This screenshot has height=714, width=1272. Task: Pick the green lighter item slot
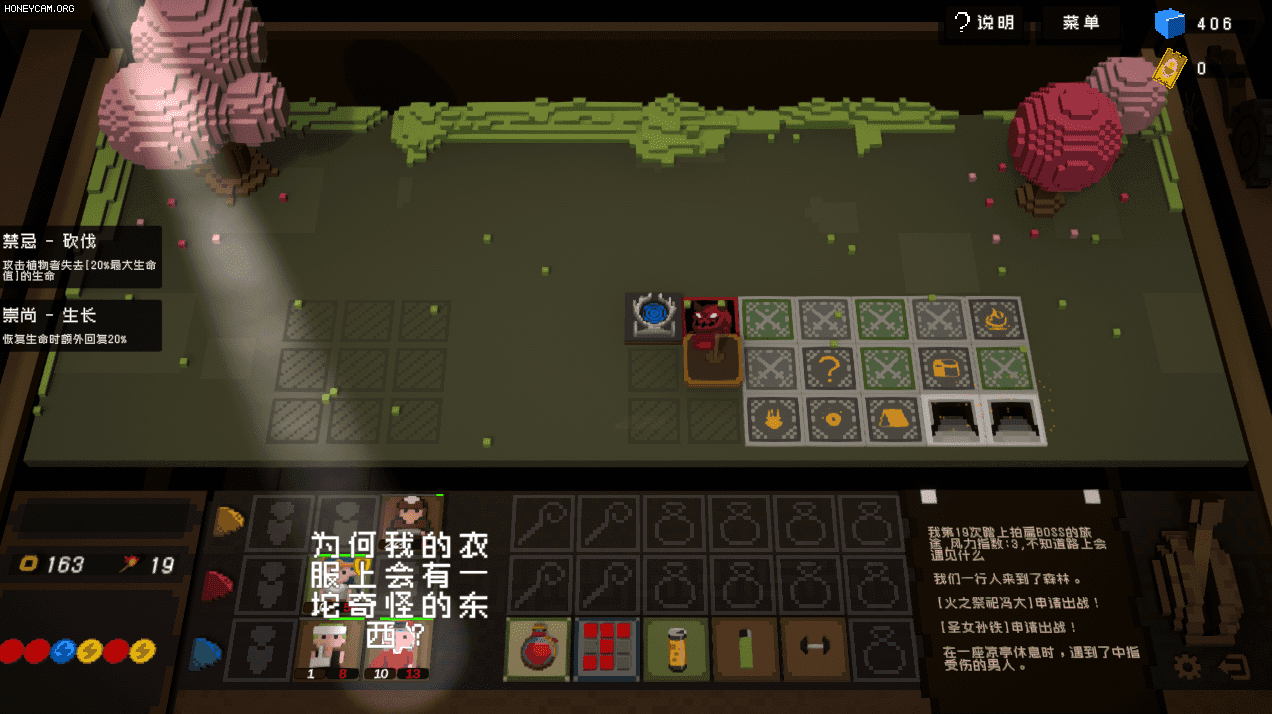pos(744,647)
